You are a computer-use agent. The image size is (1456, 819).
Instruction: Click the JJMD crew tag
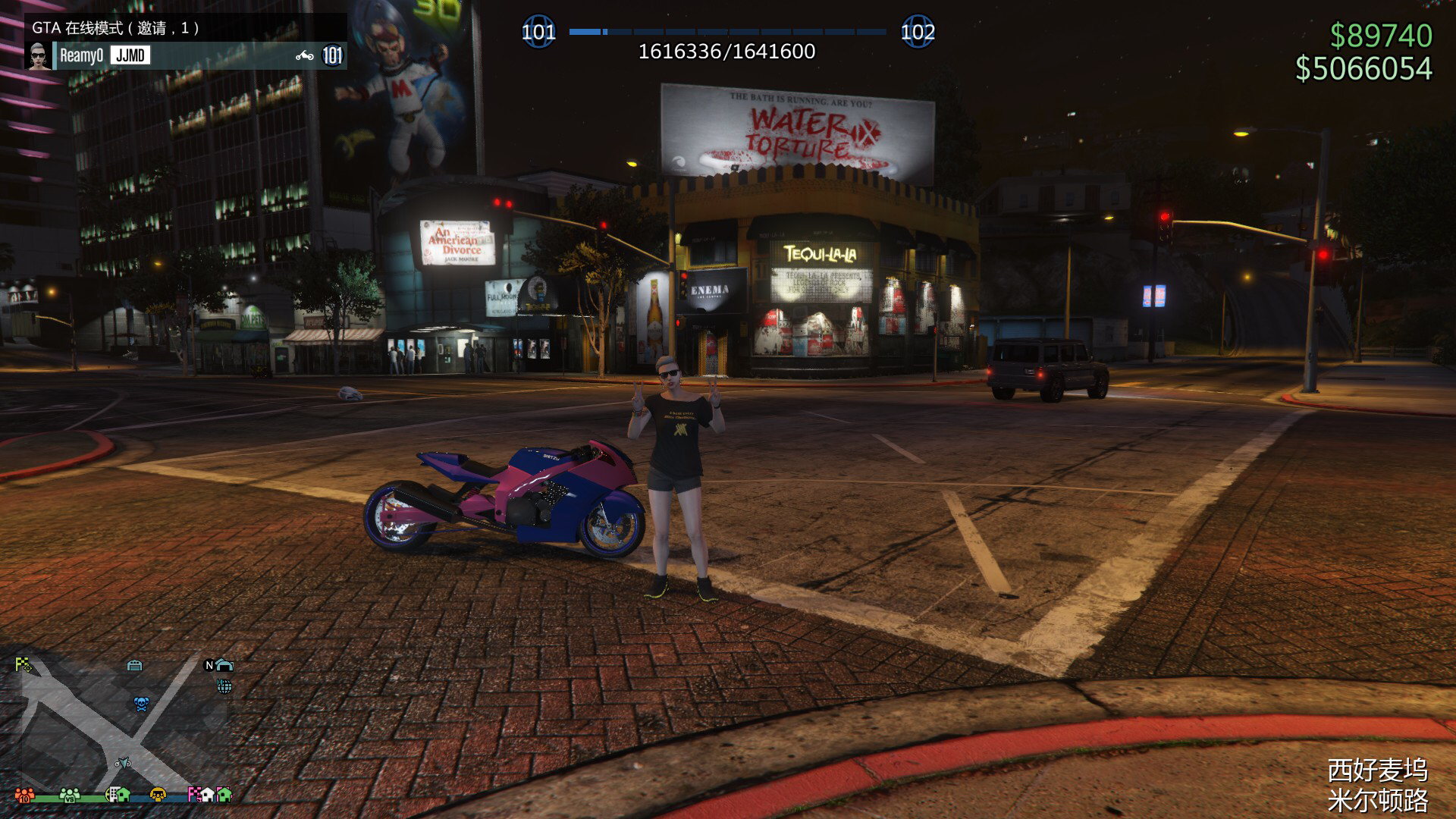(130, 55)
